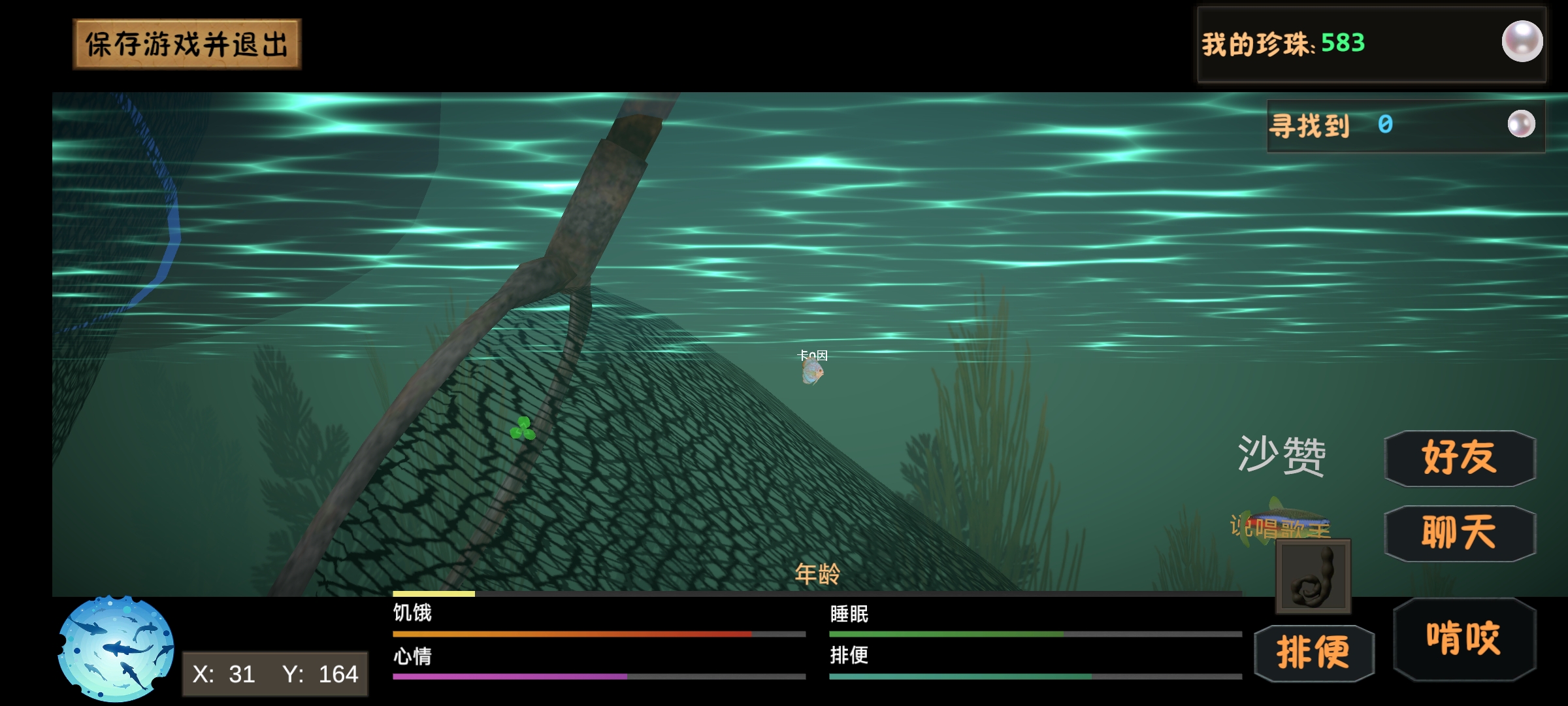
Task: Click the pearl icon beside 我的珍珠
Action: [1522, 42]
